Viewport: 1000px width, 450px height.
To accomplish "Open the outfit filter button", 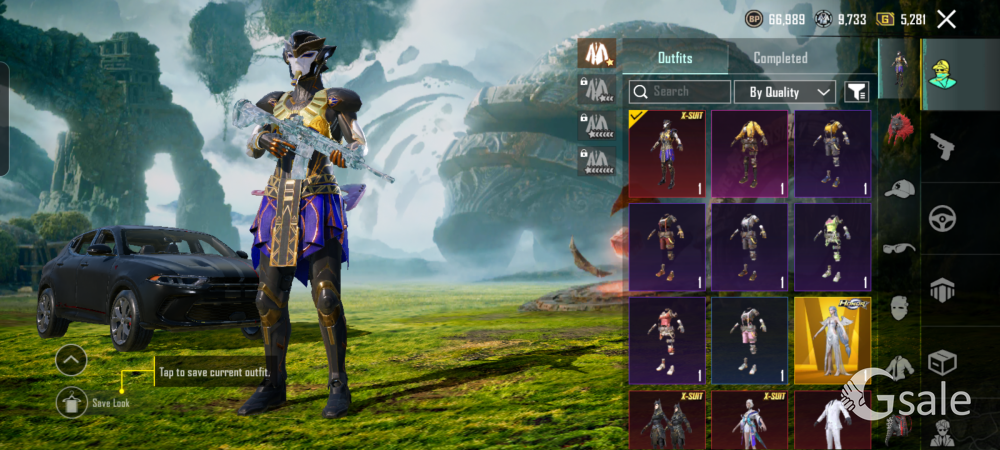I will click(856, 92).
